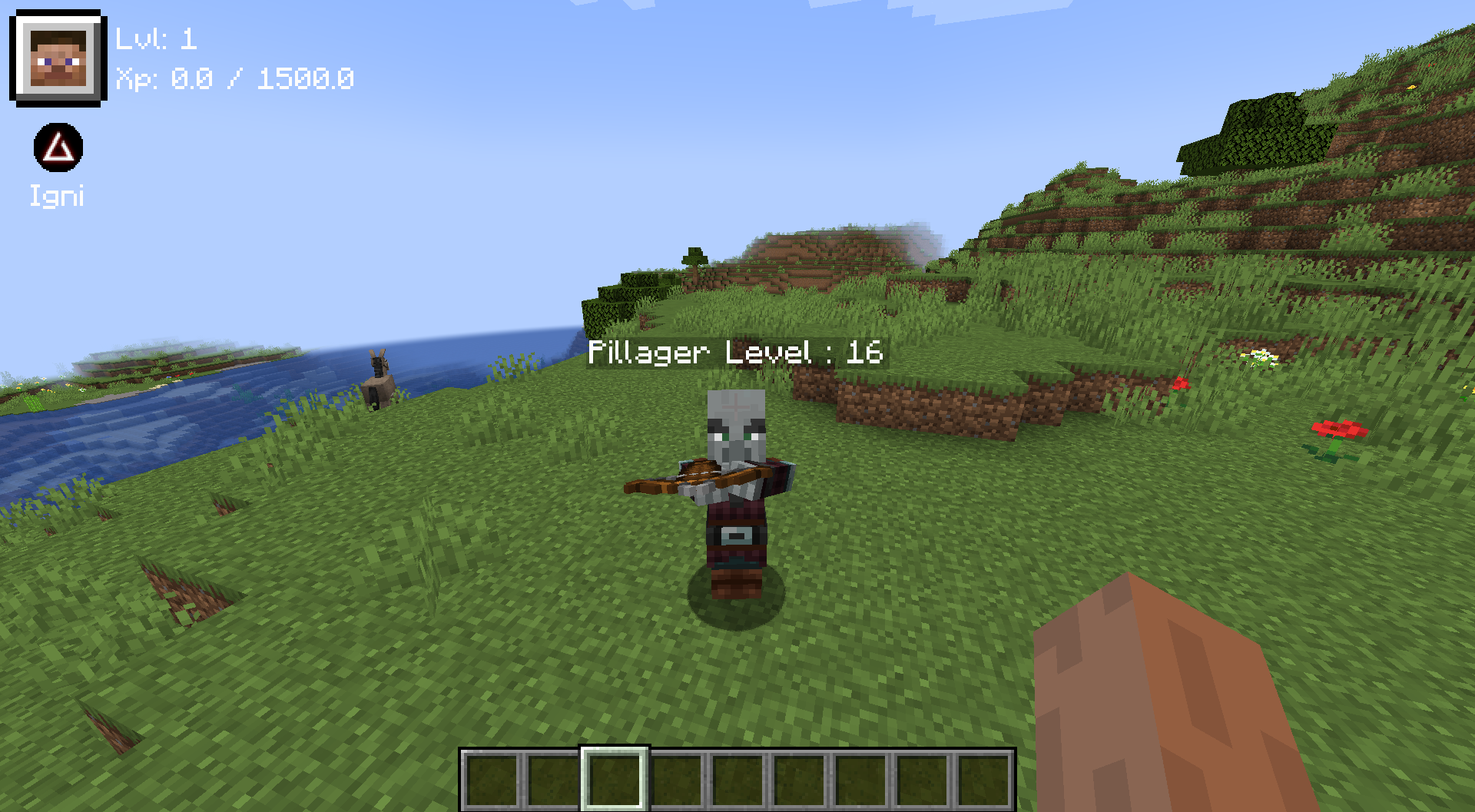
Task: Expand the Pillager Level nameplate
Action: point(736,354)
